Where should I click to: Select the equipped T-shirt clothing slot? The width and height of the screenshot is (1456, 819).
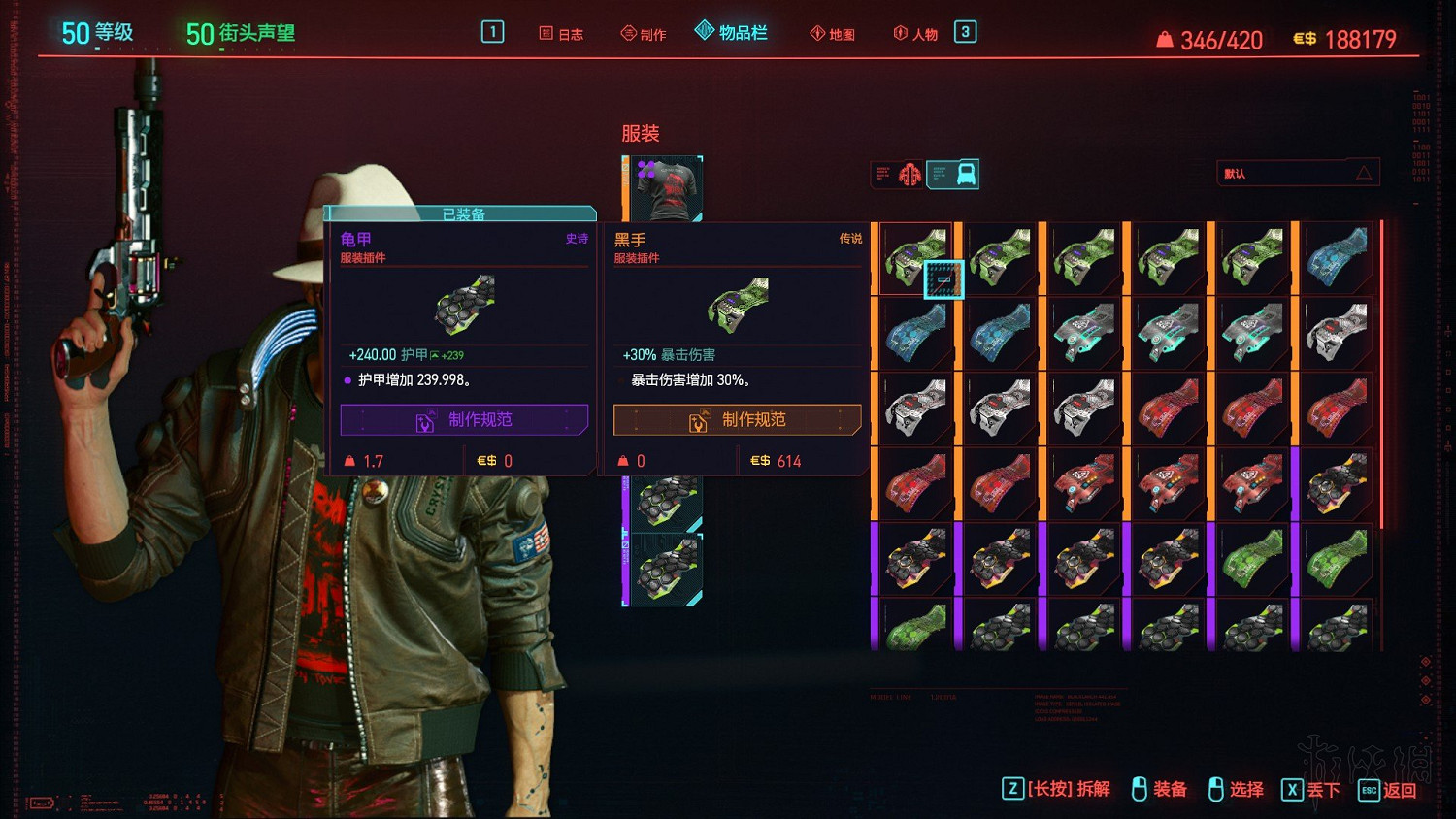tap(665, 188)
